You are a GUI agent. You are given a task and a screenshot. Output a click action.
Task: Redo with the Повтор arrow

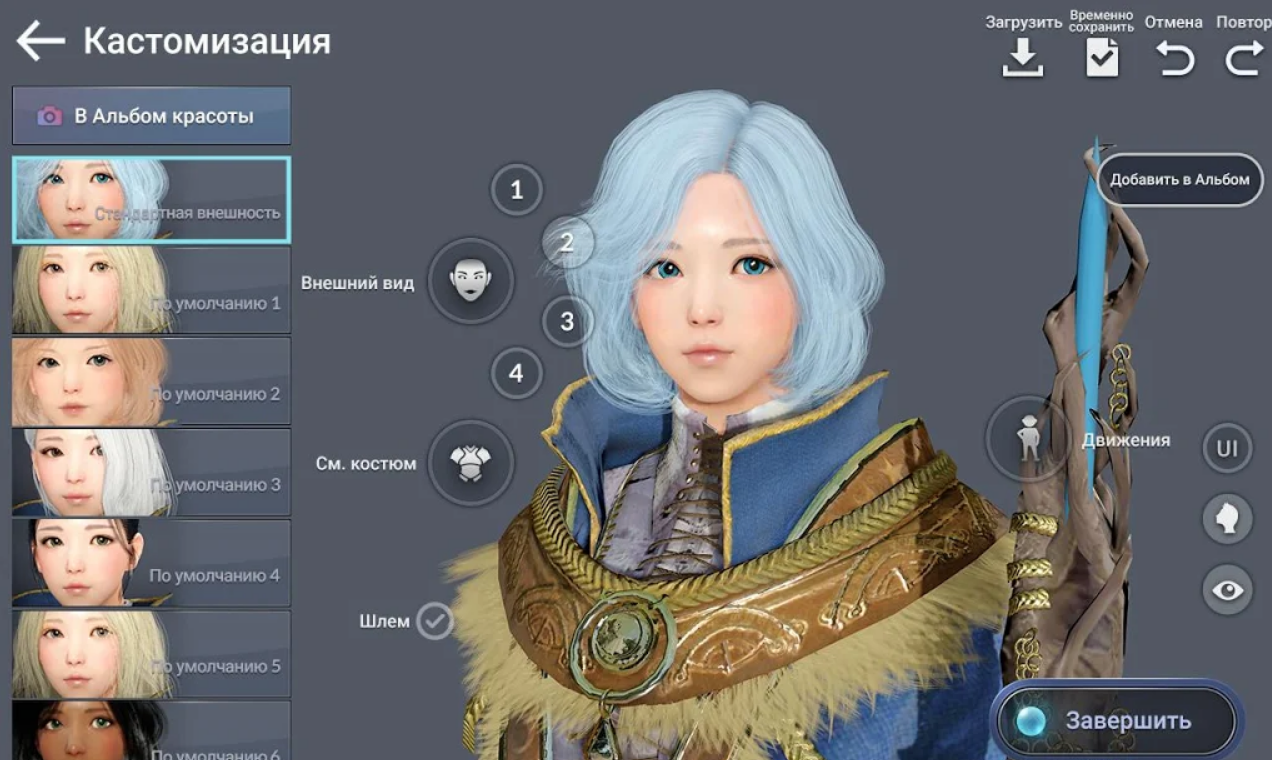pyautogui.click(x=1244, y=58)
